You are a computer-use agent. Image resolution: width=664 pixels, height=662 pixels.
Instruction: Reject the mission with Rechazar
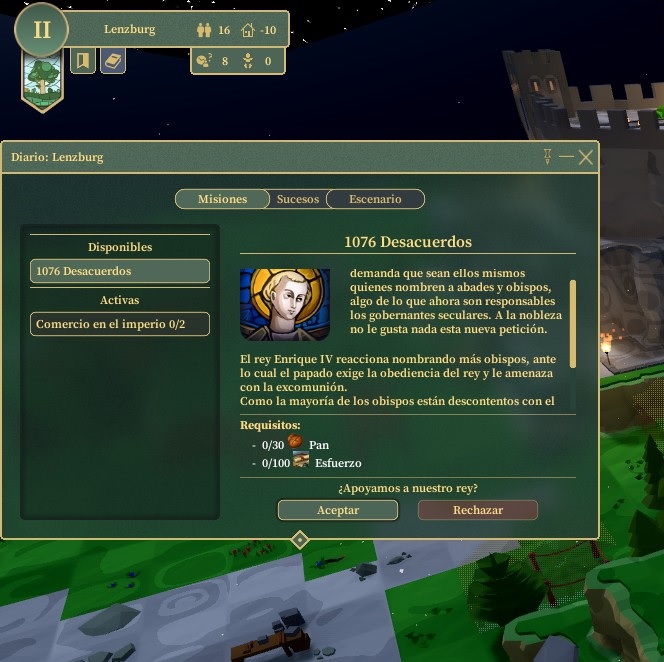point(477,510)
